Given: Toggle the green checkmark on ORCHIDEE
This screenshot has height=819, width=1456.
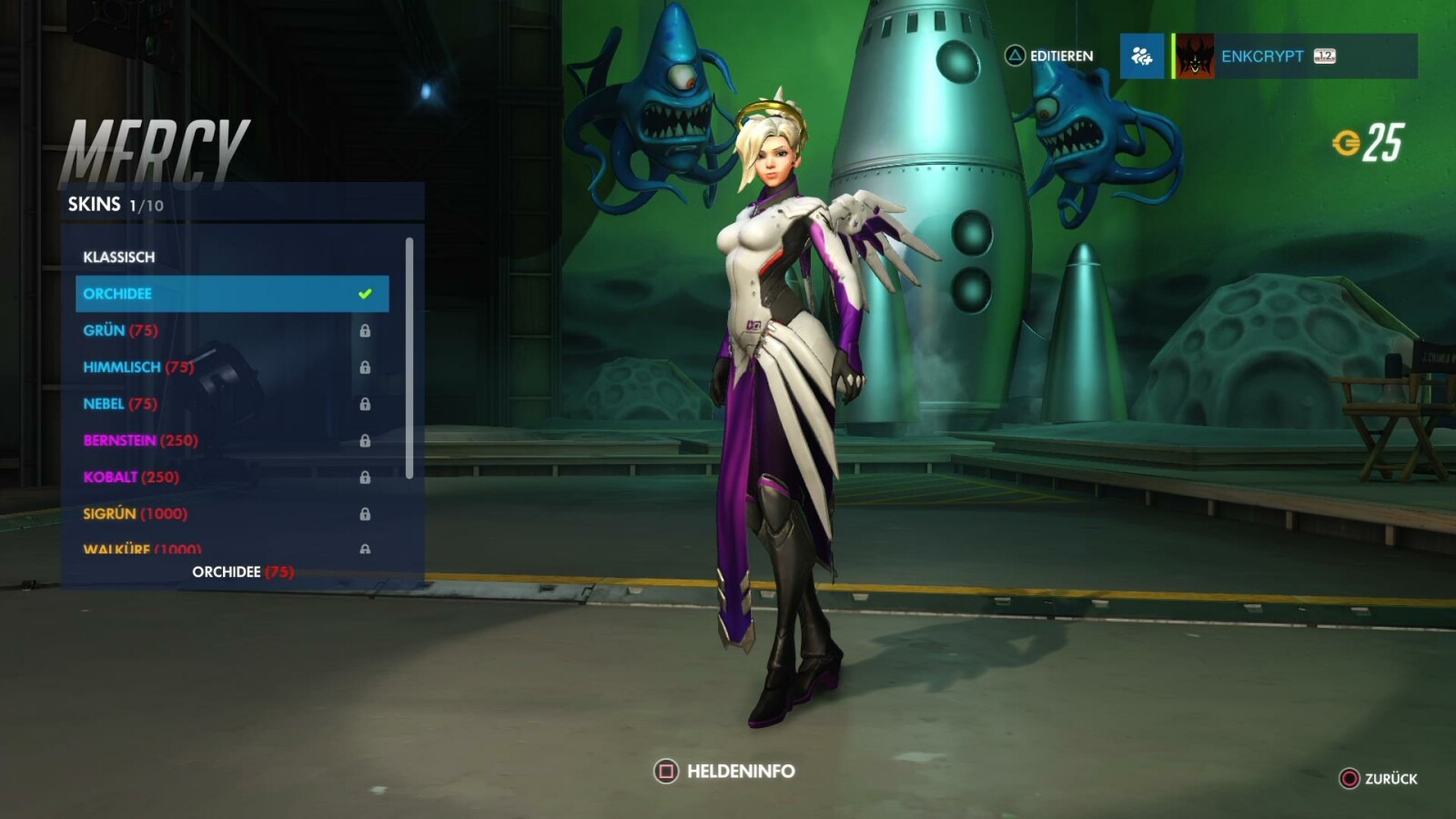Looking at the screenshot, I should click(364, 293).
